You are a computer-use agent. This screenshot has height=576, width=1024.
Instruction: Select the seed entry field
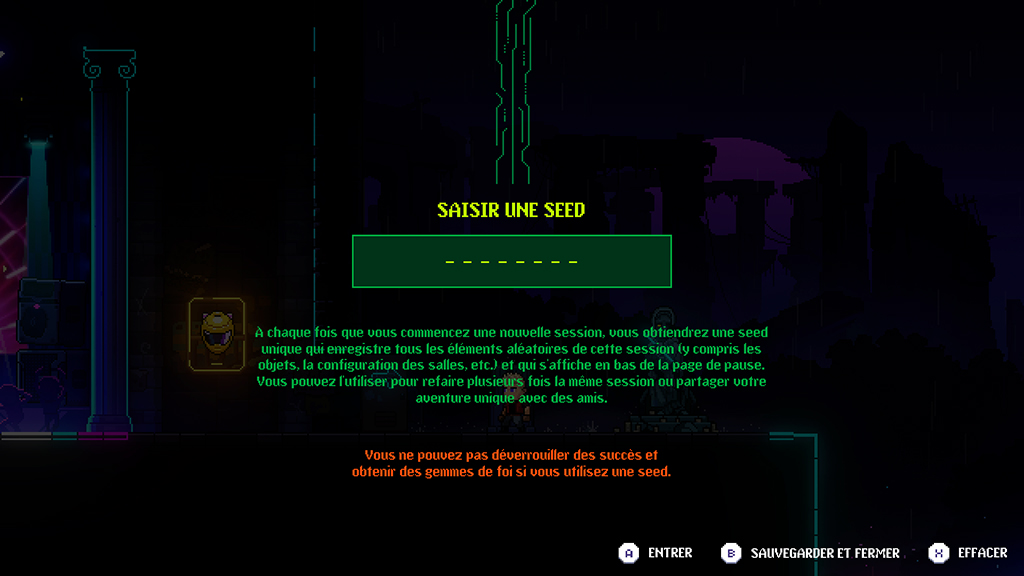coord(511,262)
